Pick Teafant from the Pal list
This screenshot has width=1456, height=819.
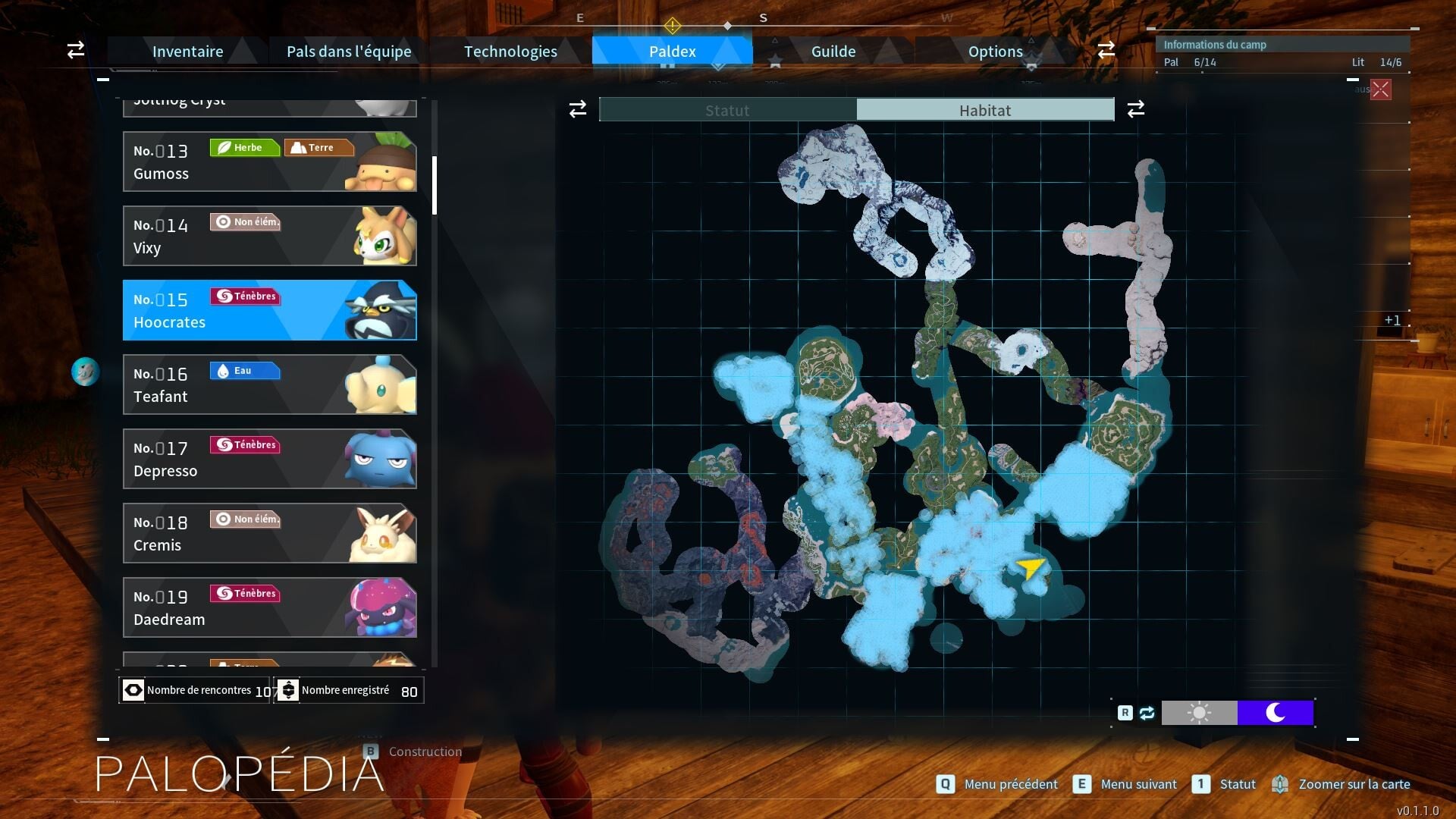(269, 384)
